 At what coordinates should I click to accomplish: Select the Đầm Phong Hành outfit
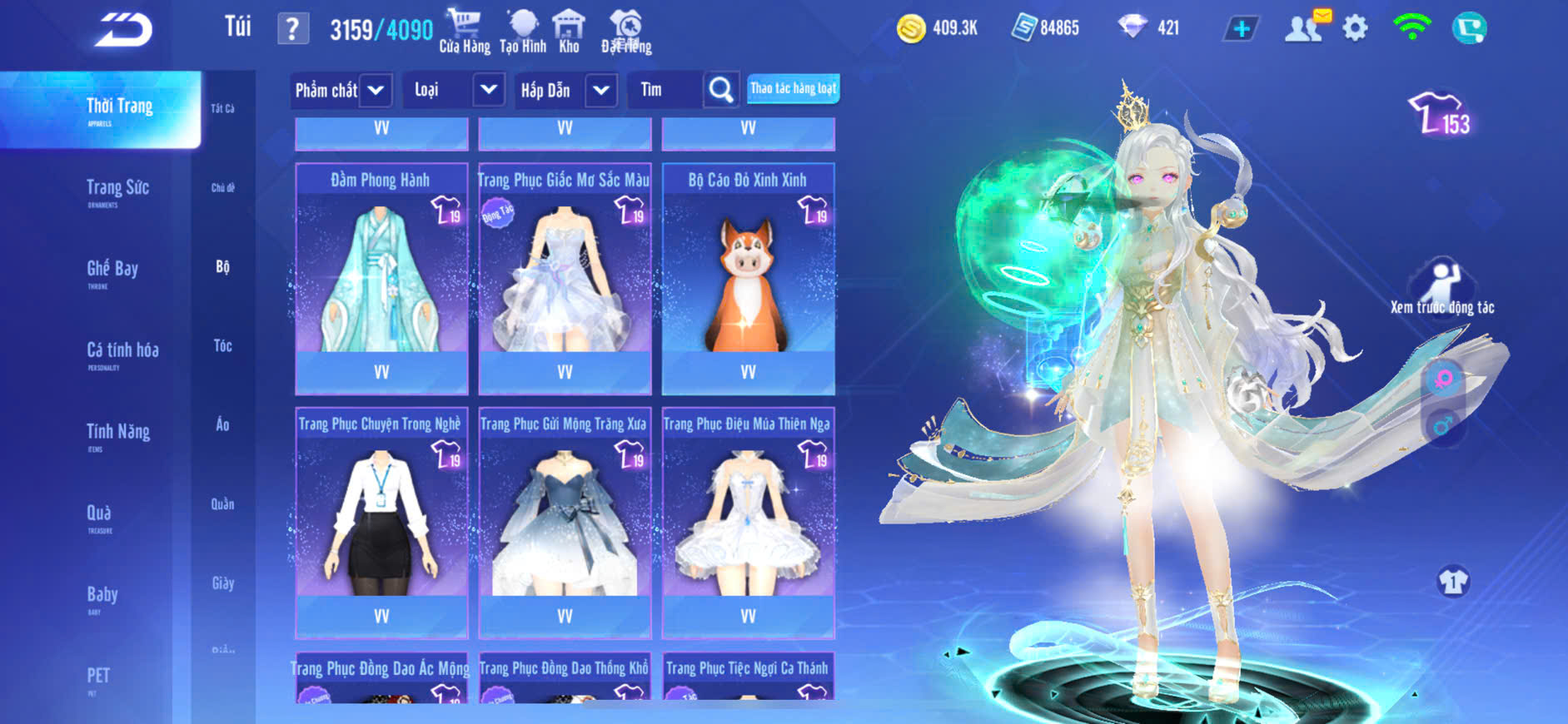[381, 278]
